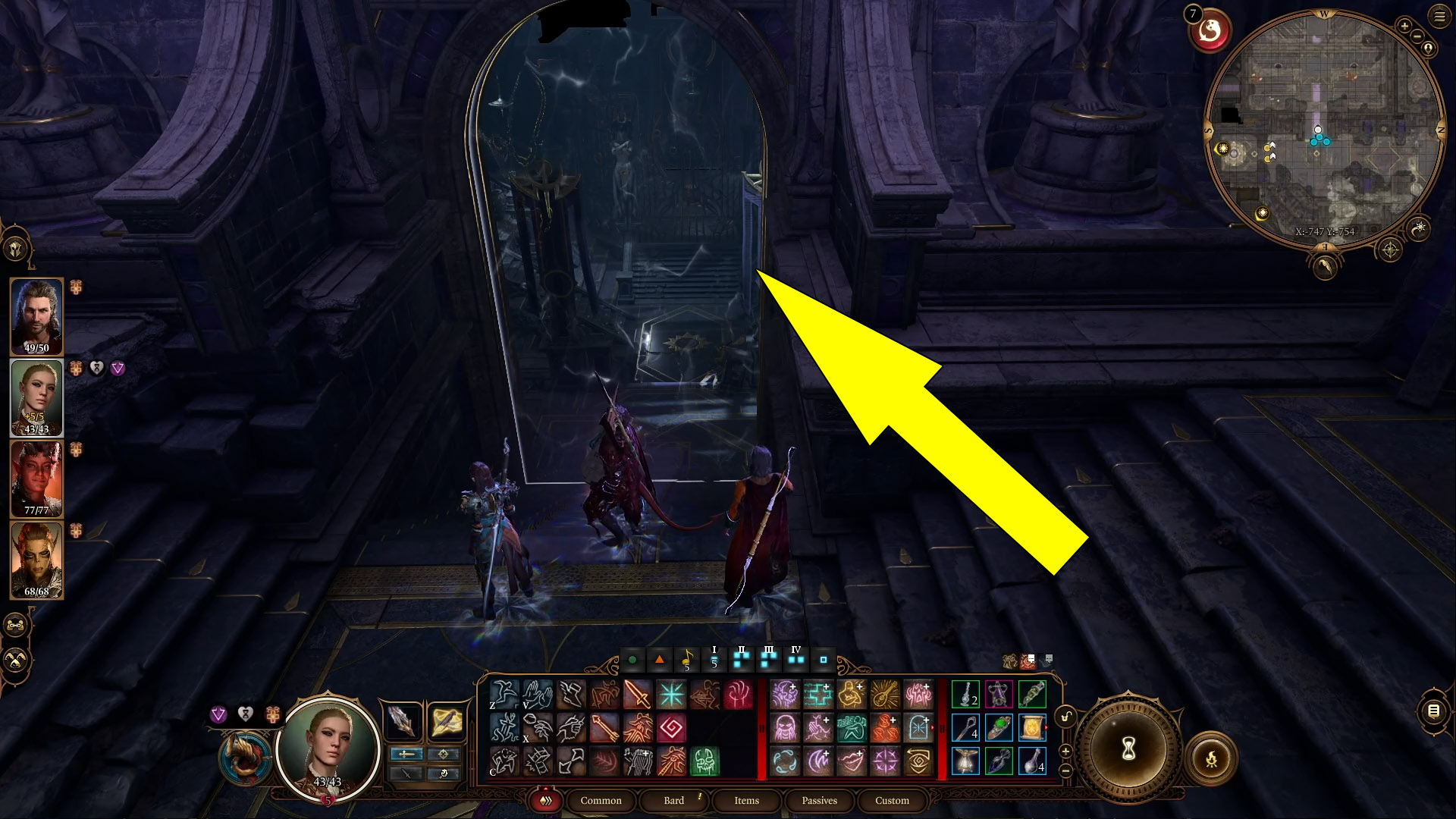Open the game menu hamburger icon
The image size is (1456, 819).
point(1439,16)
